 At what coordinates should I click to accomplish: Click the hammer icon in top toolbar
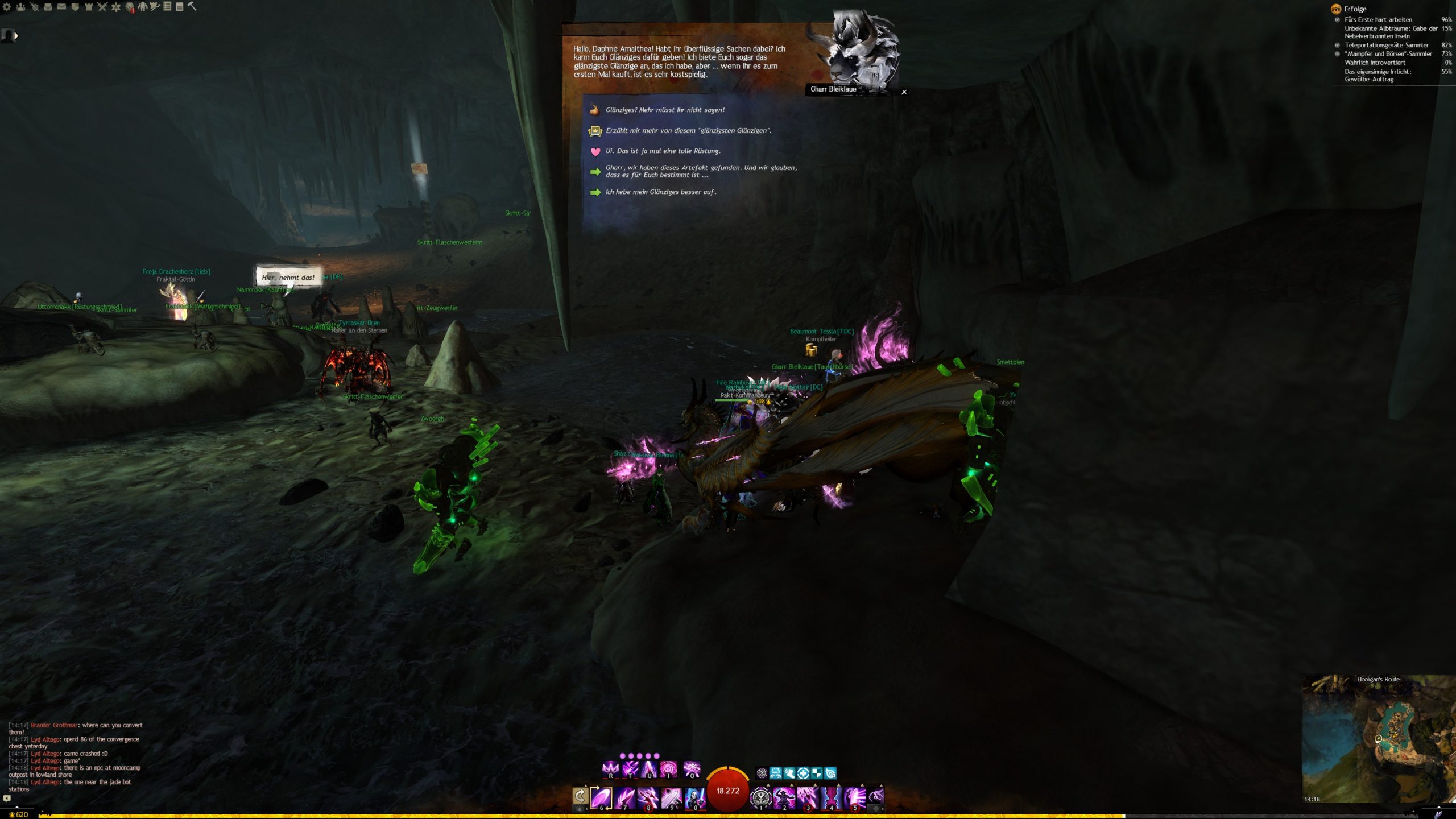(192, 6)
